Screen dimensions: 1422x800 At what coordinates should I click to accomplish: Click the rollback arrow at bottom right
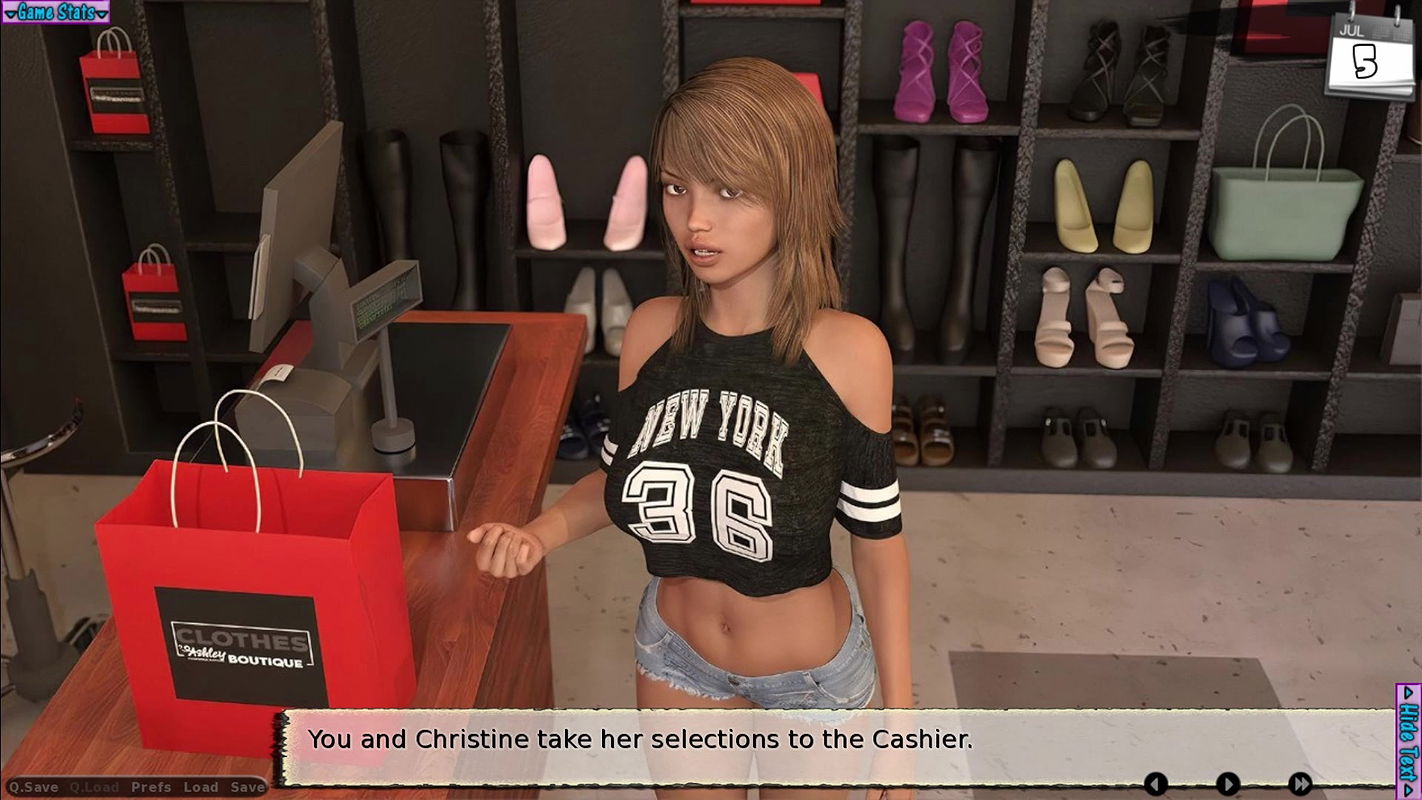[x=1155, y=784]
